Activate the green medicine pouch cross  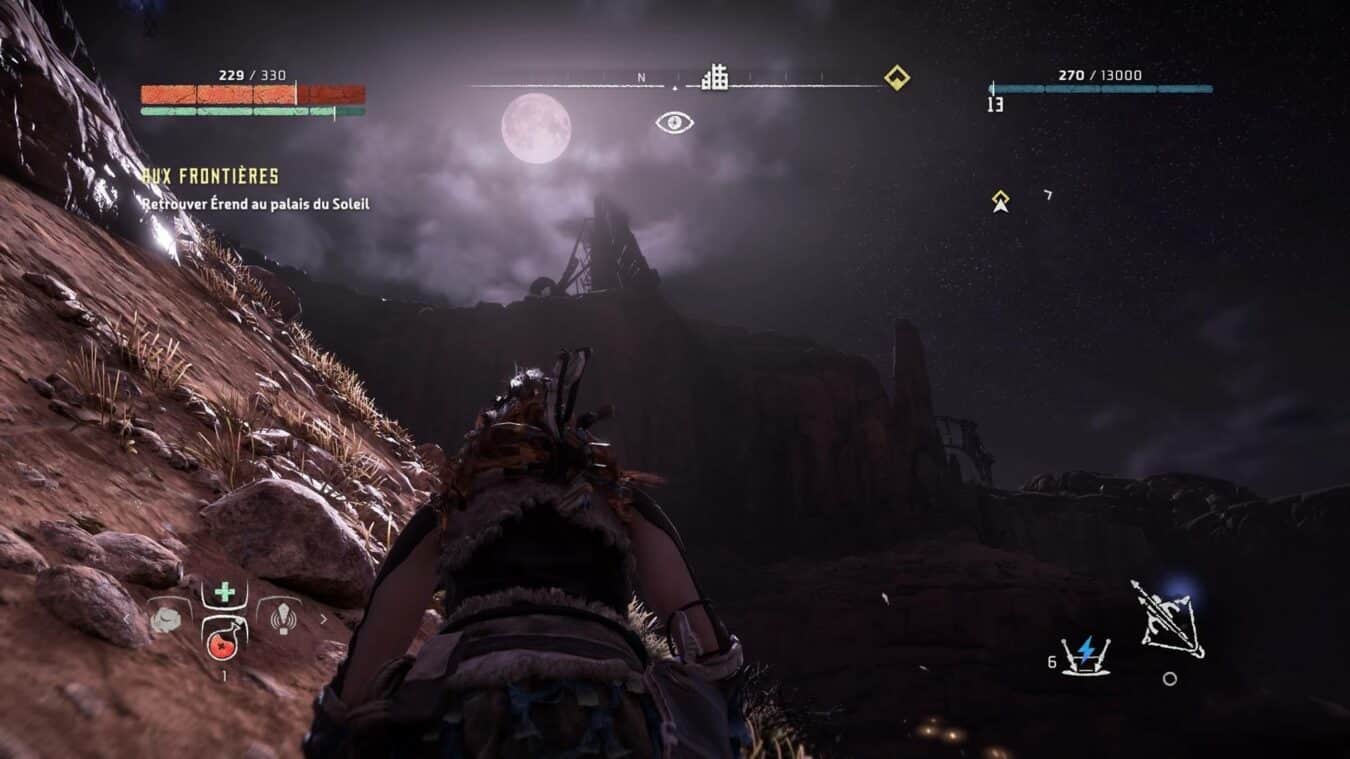click(x=225, y=592)
